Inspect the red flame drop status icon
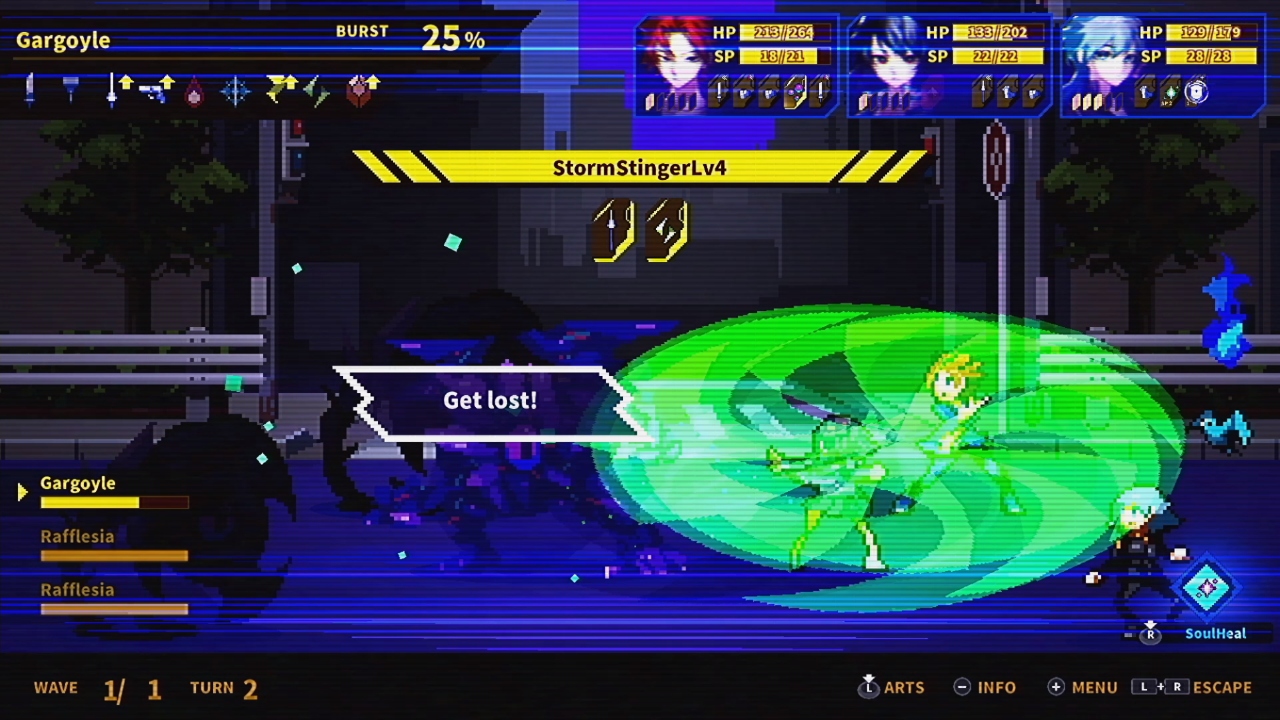 point(194,92)
